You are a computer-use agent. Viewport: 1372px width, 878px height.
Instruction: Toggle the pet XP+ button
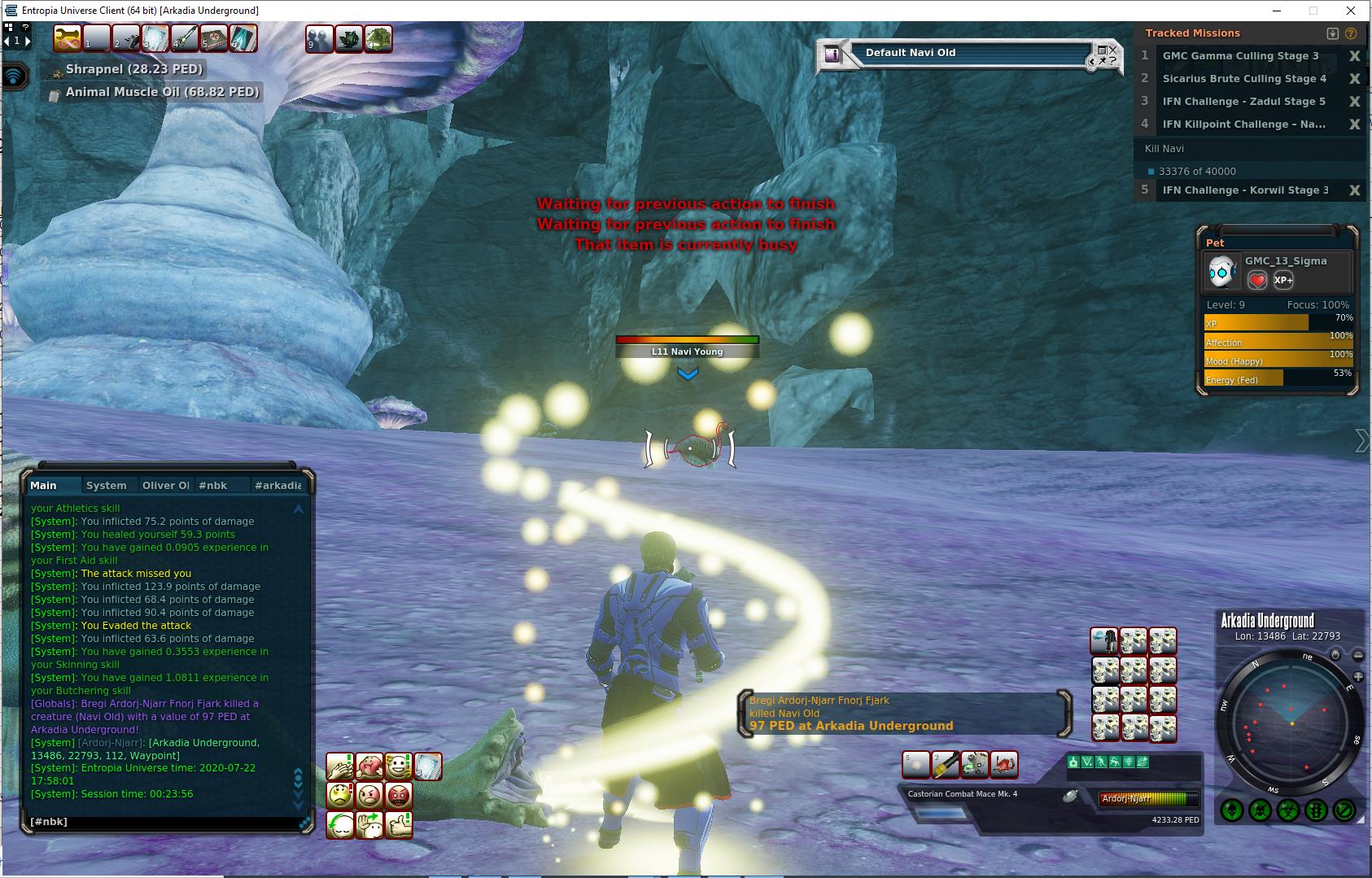pos(1283,280)
